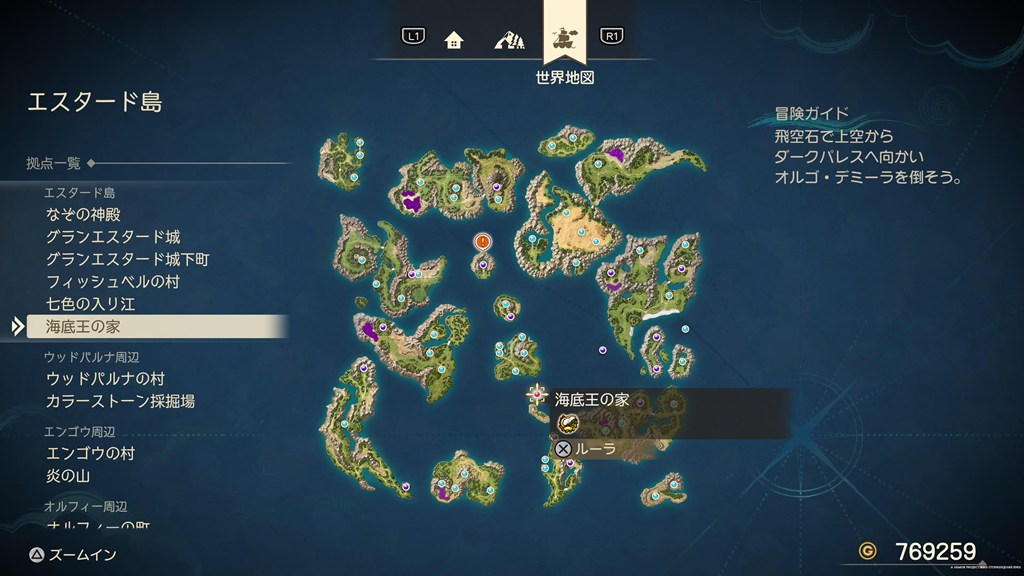Choose カラーストーン採掘場 destination

(120, 401)
